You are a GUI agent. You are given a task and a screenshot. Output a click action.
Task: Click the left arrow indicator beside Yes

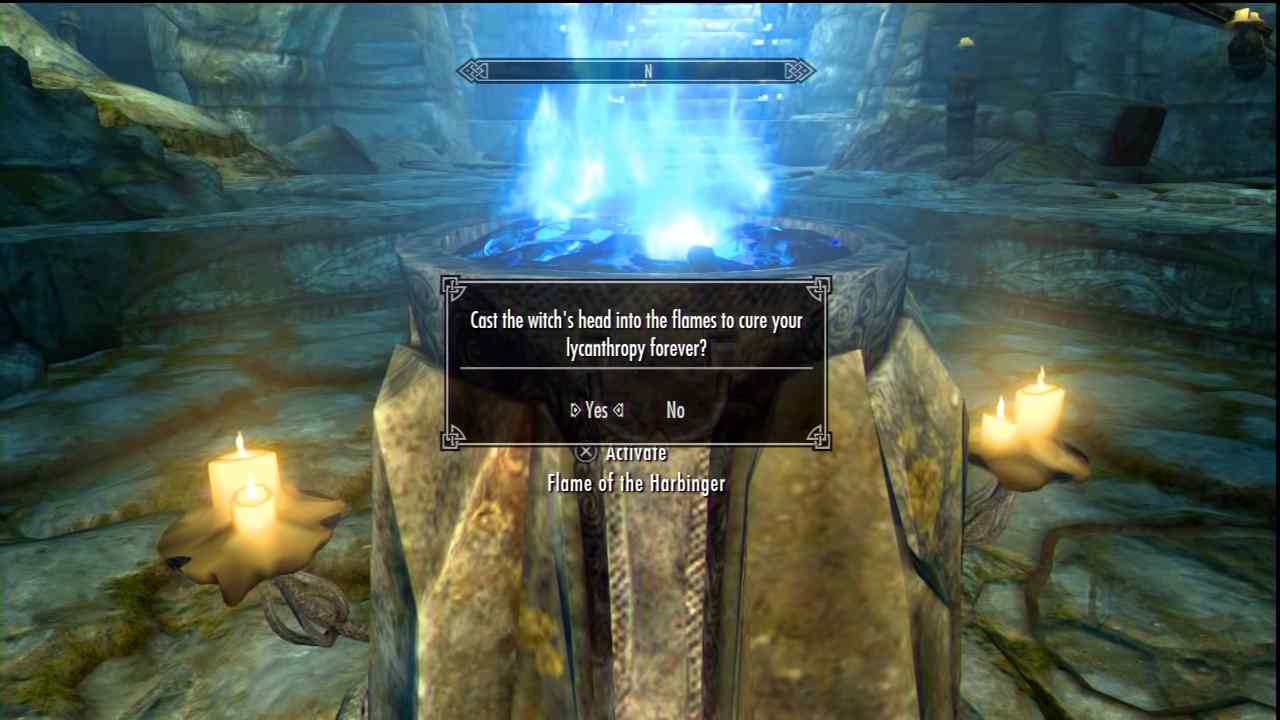pyautogui.click(x=576, y=410)
